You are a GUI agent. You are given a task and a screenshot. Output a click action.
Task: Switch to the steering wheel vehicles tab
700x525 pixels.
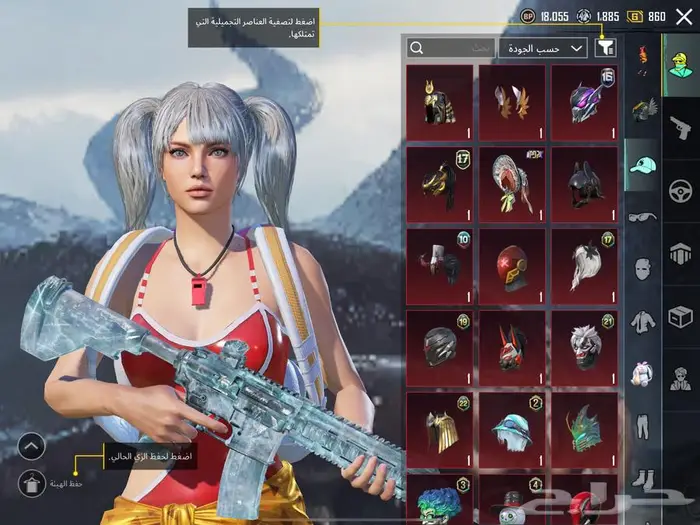[x=680, y=190]
